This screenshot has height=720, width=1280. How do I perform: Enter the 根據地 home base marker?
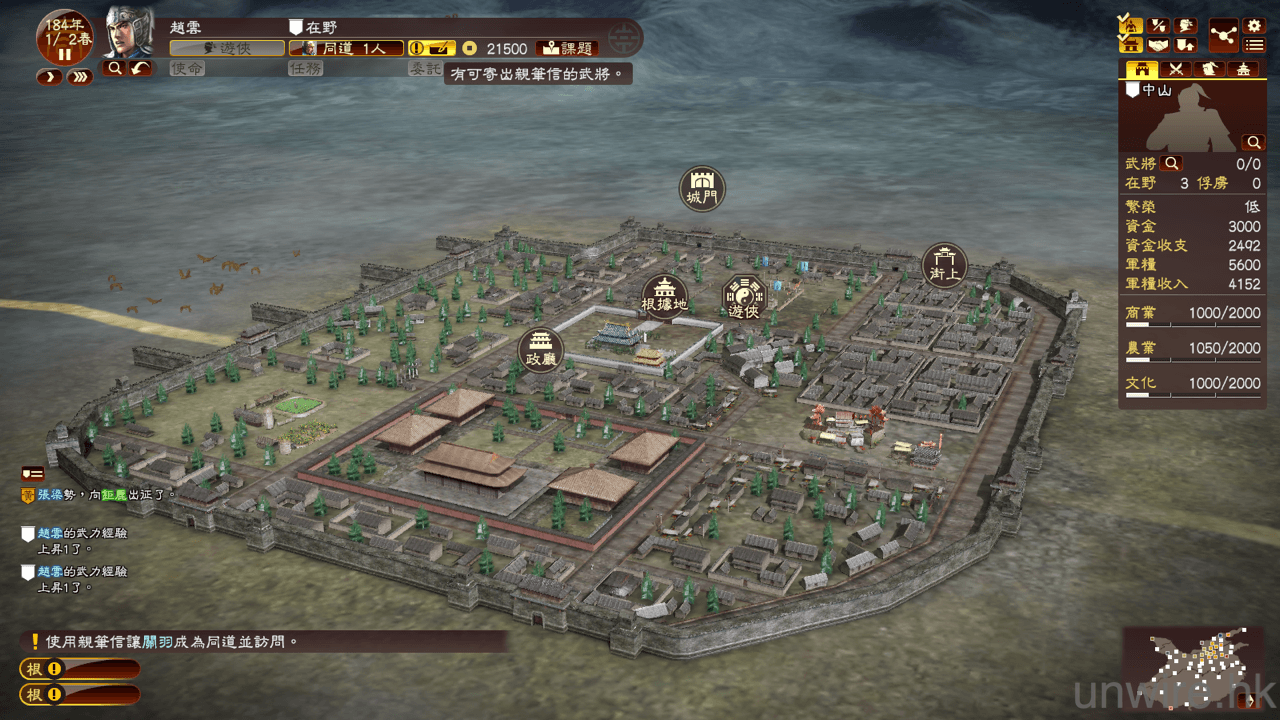(x=665, y=296)
